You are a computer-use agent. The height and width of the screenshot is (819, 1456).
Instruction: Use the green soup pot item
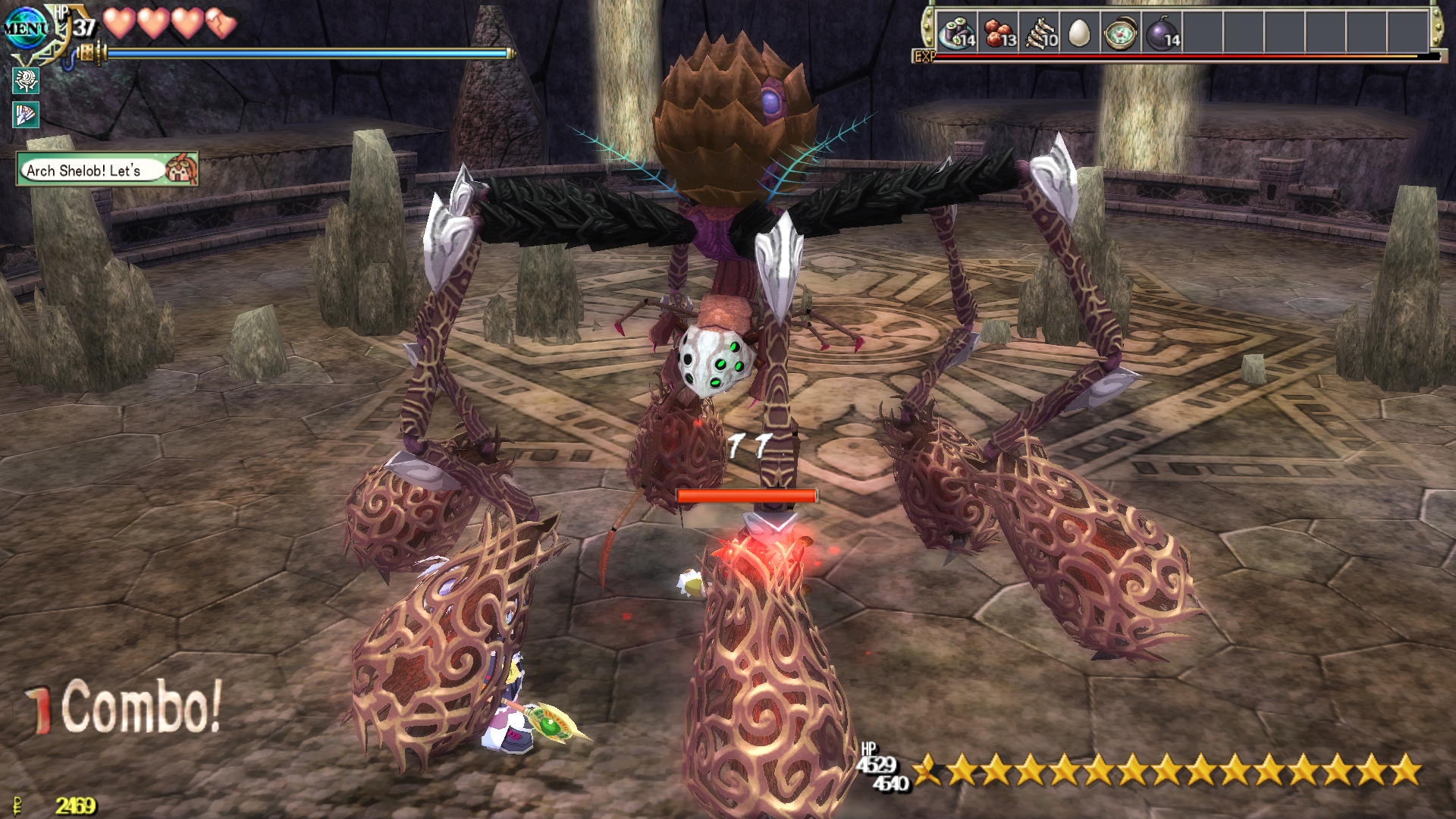coord(1120,33)
